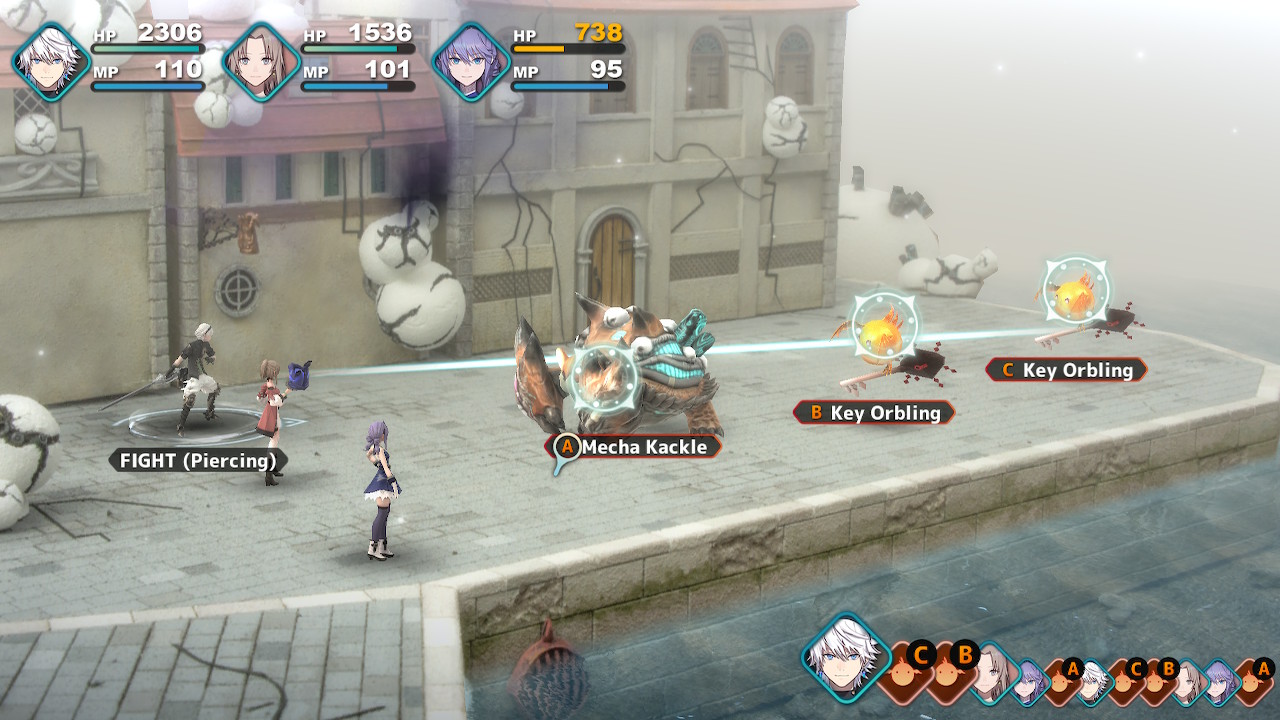
Task: Select the Key Orbling C target label
Action: click(1066, 370)
